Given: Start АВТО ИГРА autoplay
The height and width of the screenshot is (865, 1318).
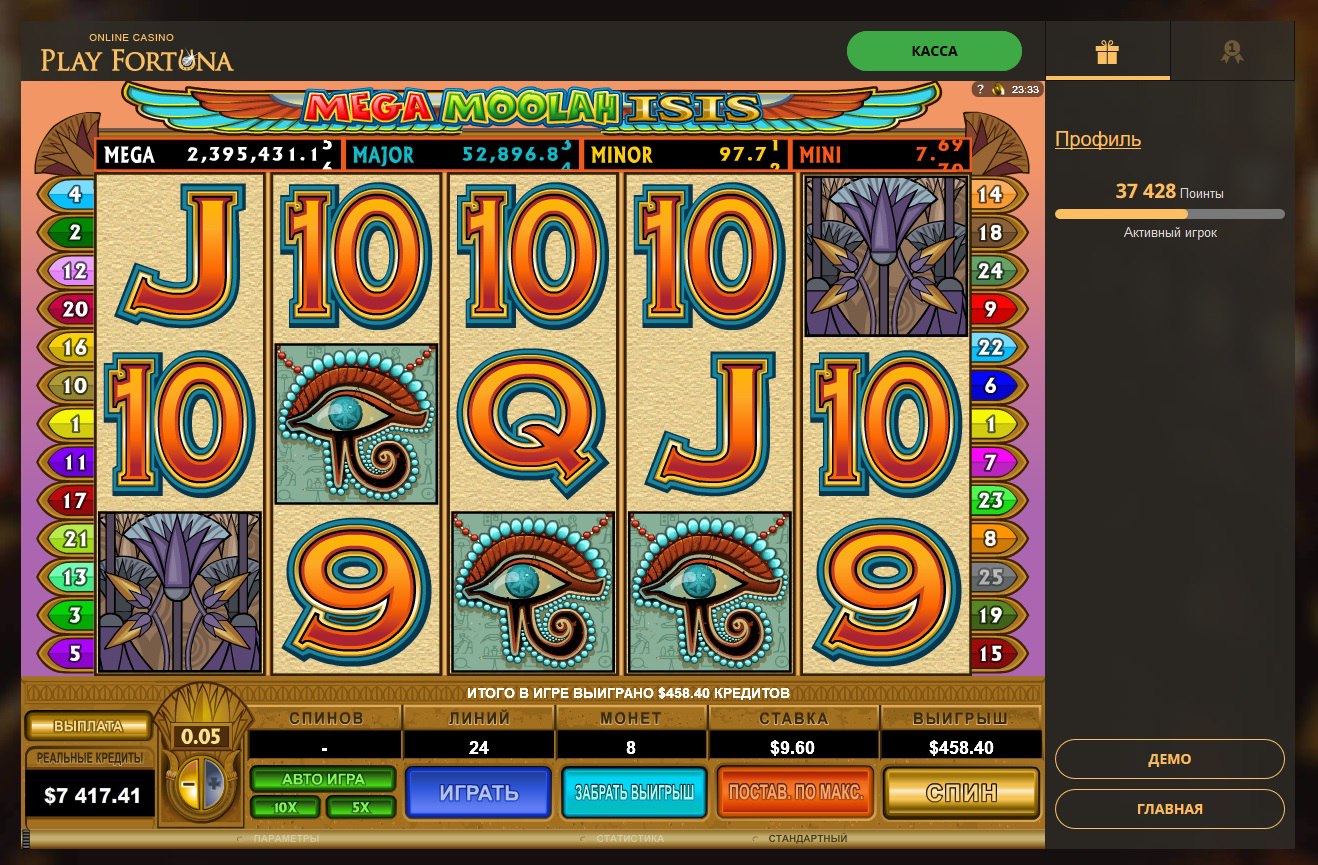Looking at the screenshot, I should point(323,779).
